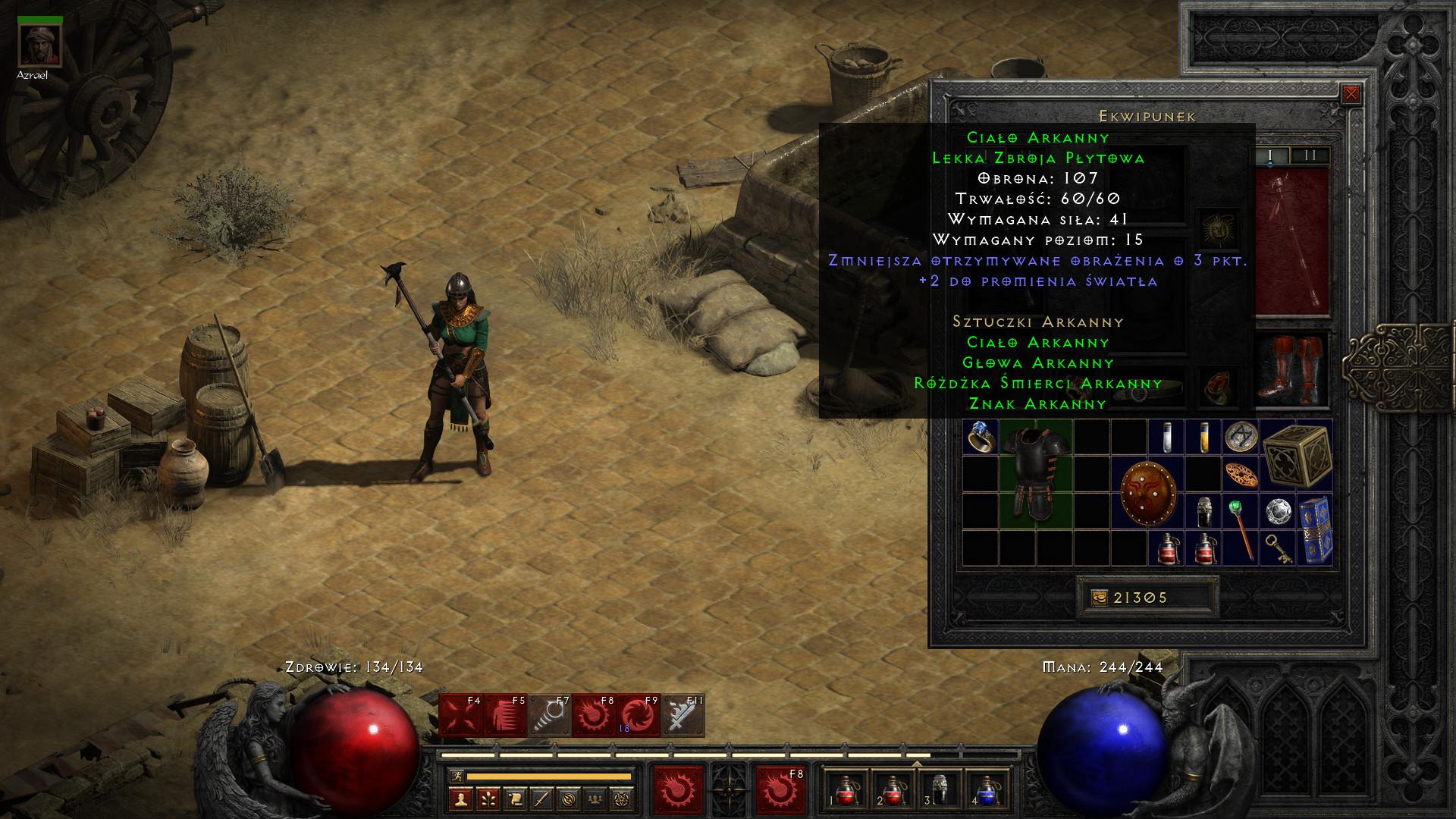Activate the F4 crossed-arrows skill
Screen dimensions: 1456x819
point(460,715)
